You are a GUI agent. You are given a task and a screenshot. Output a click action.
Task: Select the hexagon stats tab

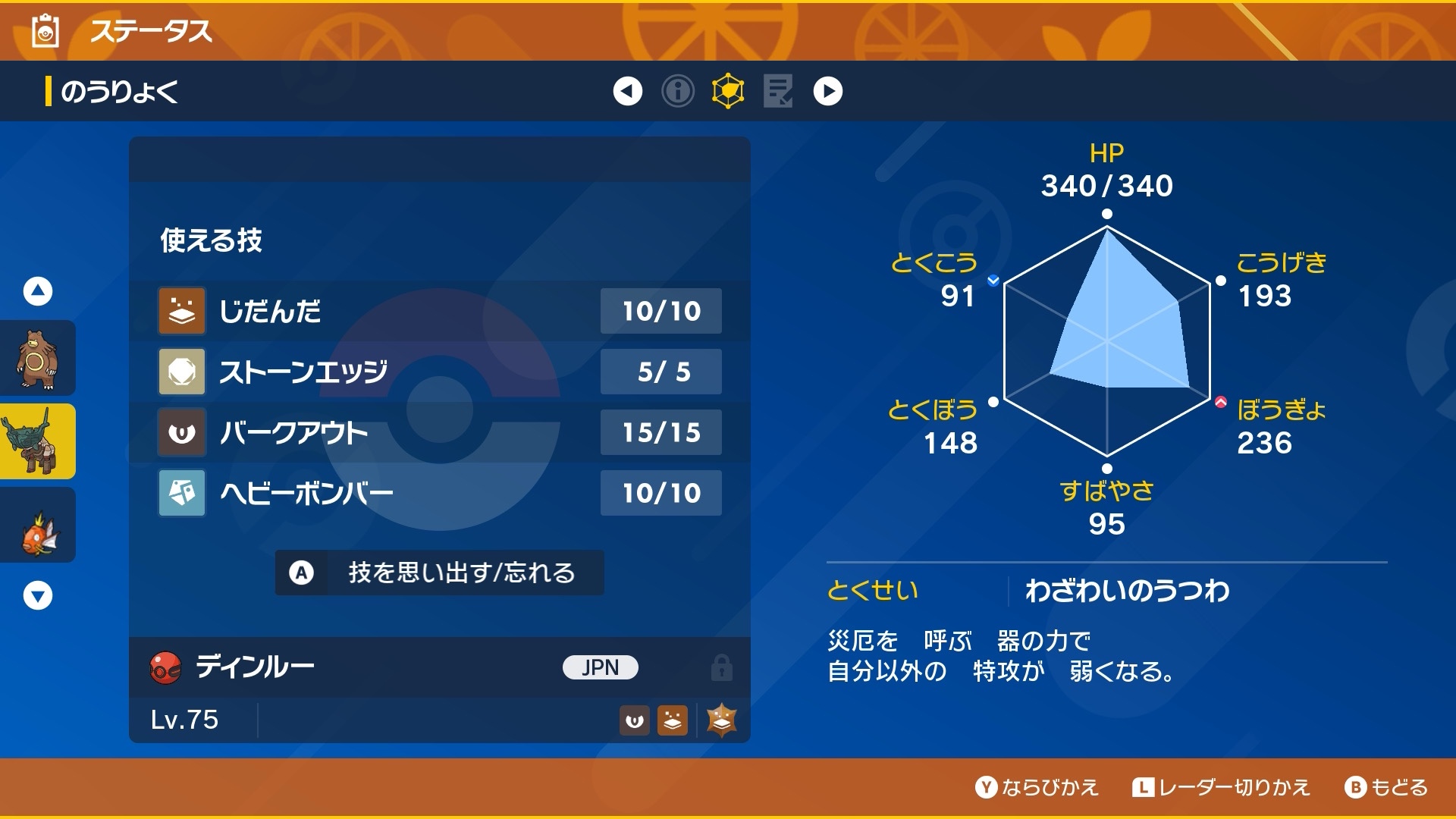point(728,91)
